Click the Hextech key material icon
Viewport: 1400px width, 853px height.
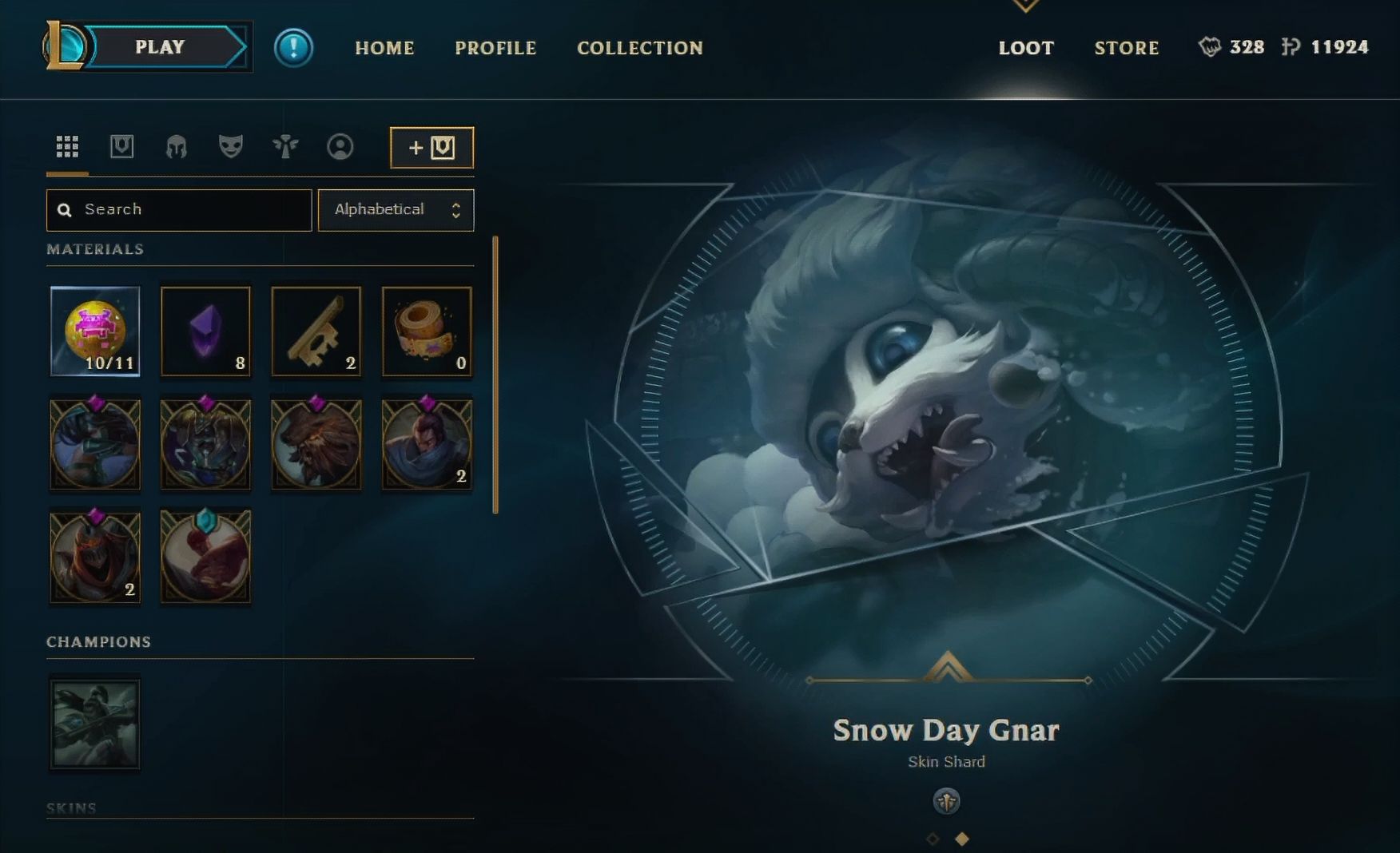[x=315, y=331]
